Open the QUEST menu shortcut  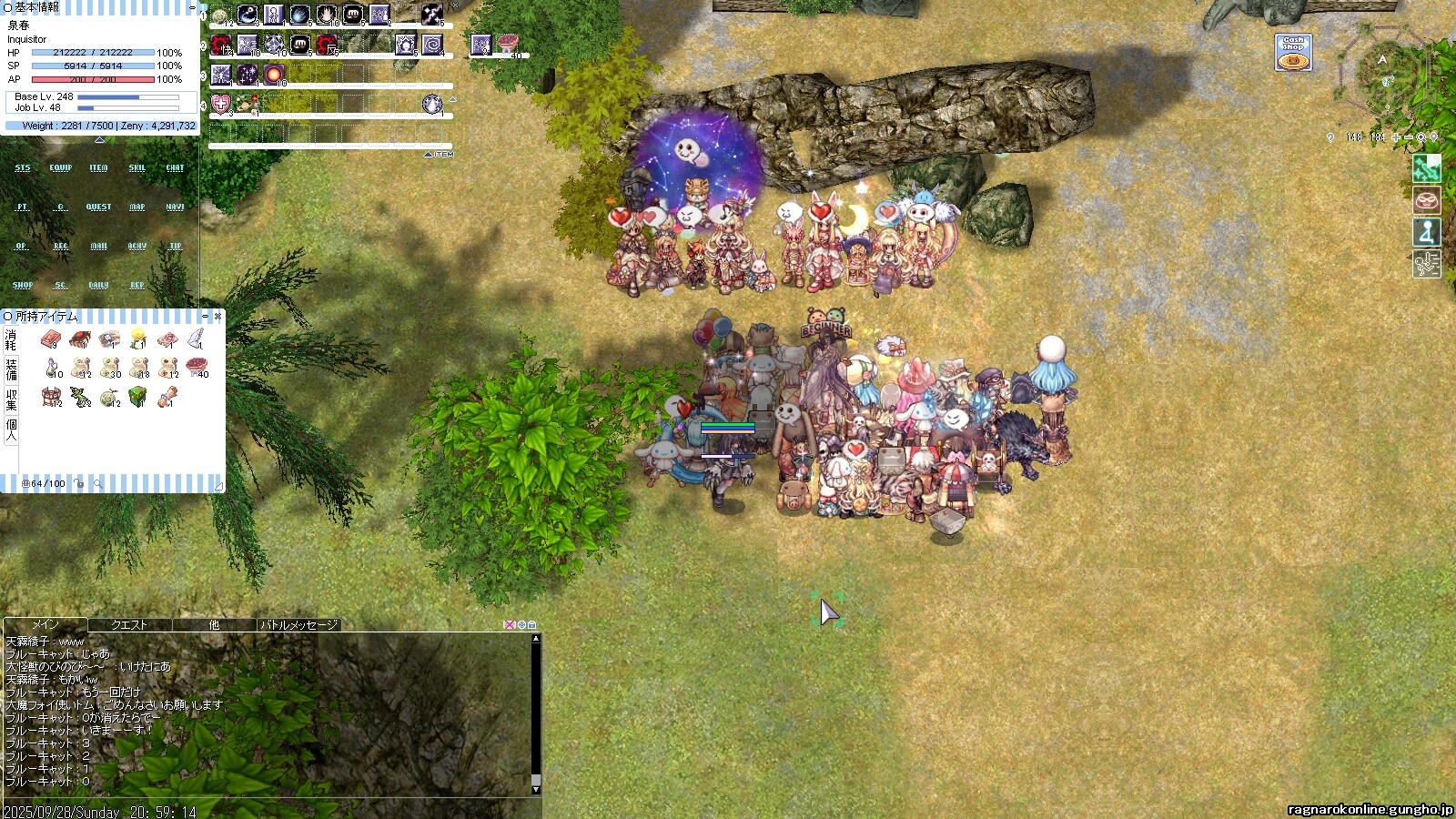pyautogui.click(x=98, y=207)
